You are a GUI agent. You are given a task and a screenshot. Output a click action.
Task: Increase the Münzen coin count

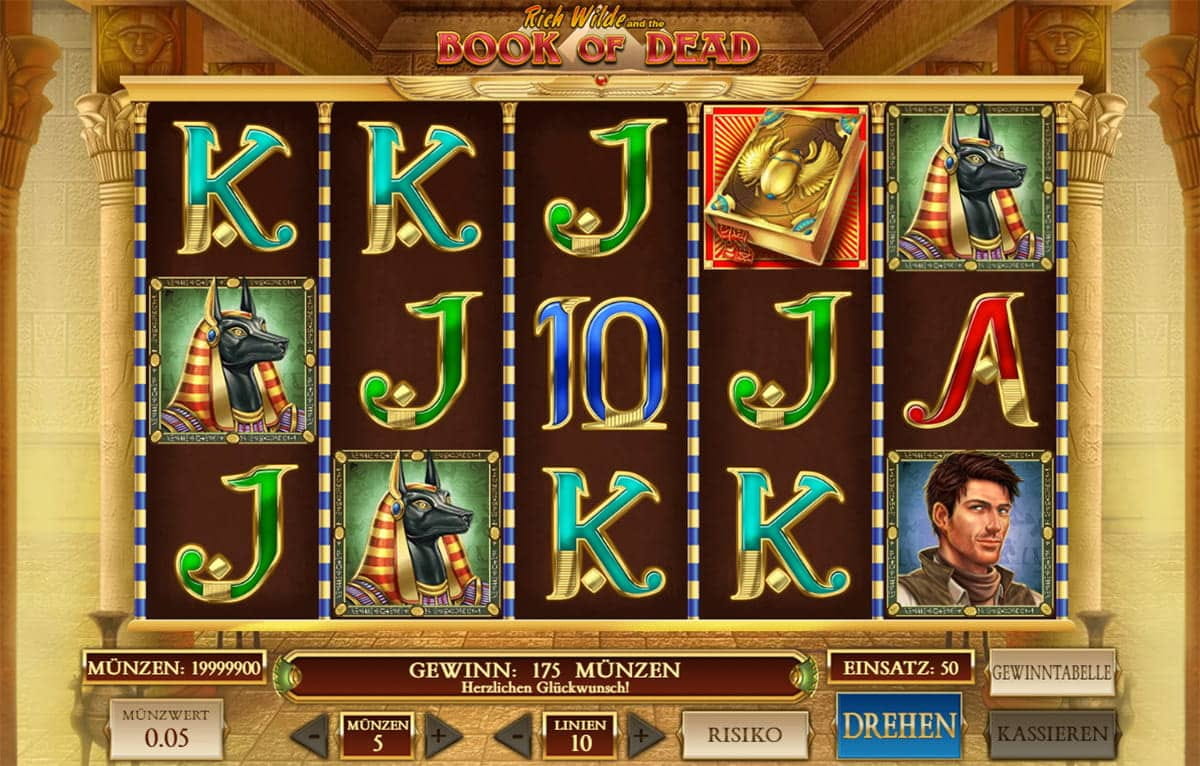(x=443, y=736)
